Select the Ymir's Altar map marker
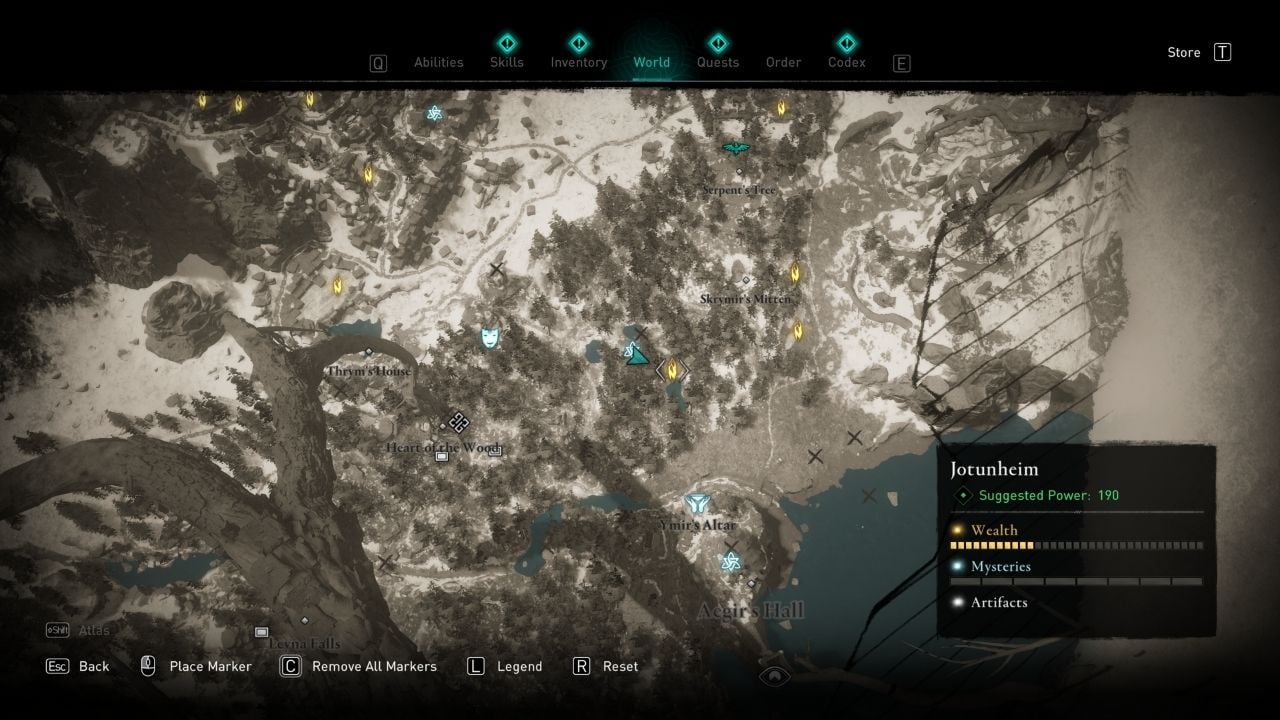 pos(697,504)
